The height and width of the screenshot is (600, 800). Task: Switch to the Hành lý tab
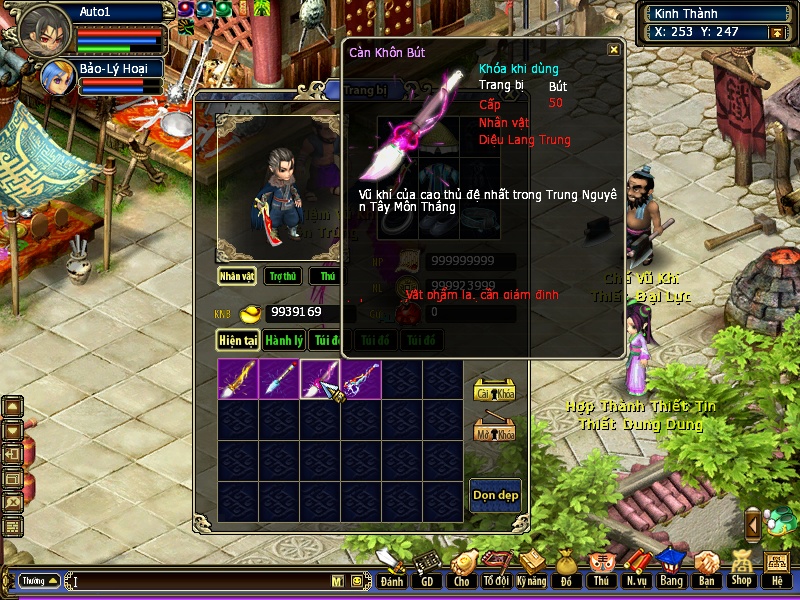point(284,340)
